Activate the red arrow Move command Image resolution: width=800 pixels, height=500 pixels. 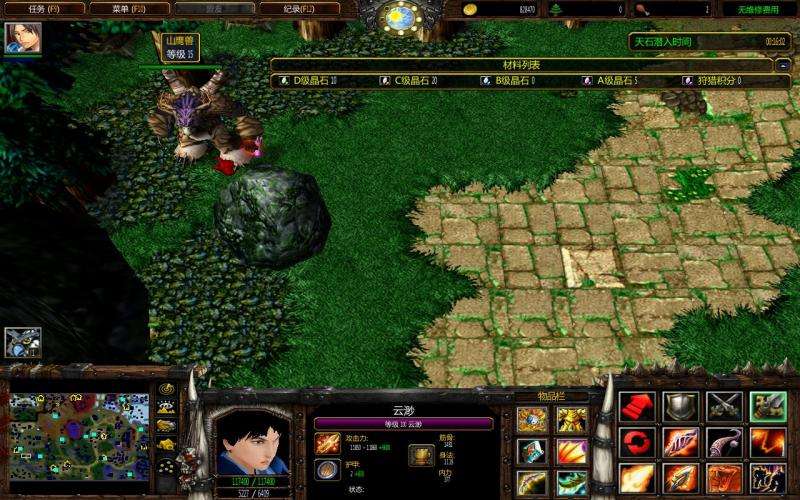(636, 406)
